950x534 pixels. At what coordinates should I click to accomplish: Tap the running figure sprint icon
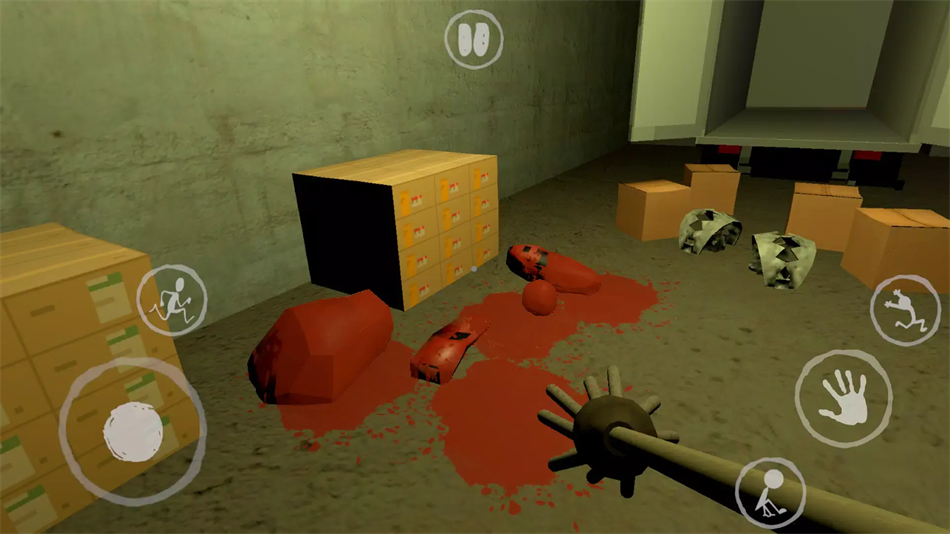click(x=173, y=299)
